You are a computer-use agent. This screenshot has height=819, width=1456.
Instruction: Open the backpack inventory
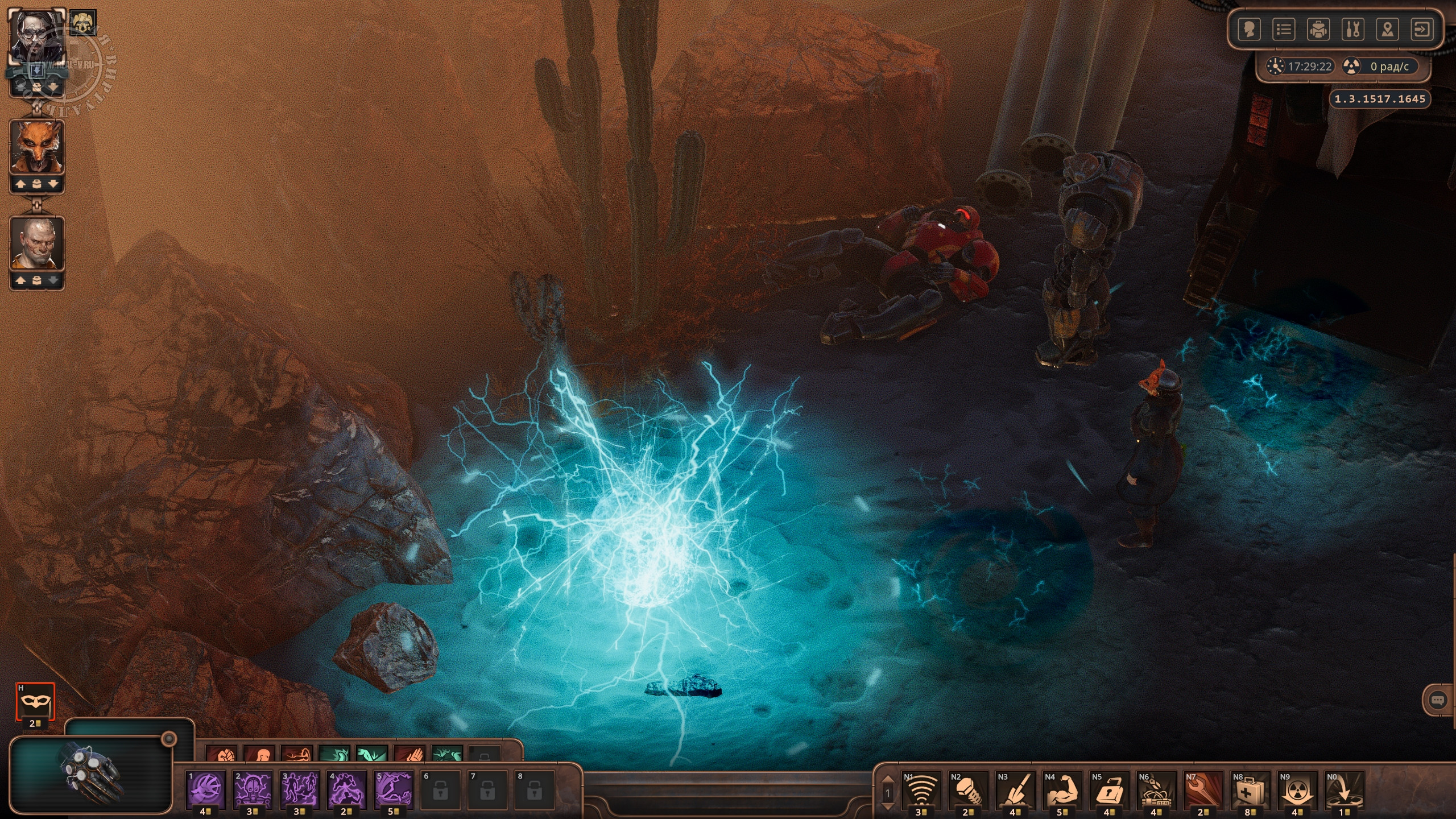(1318, 29)
